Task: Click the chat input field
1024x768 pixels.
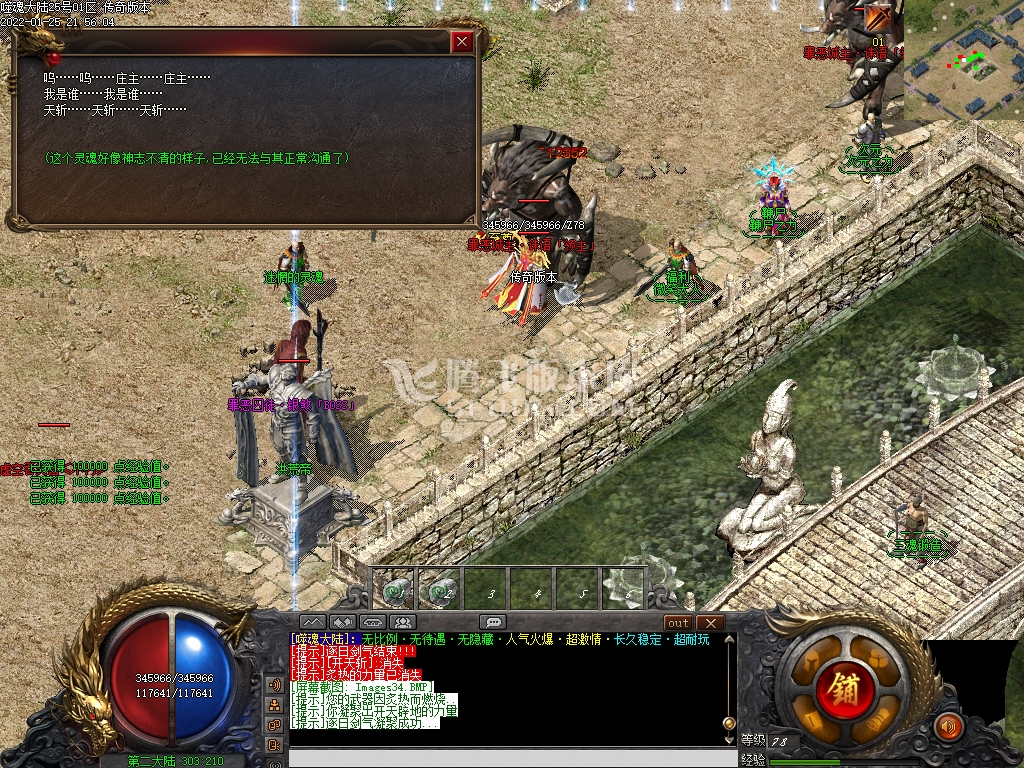Action: [x=505, y=757]
